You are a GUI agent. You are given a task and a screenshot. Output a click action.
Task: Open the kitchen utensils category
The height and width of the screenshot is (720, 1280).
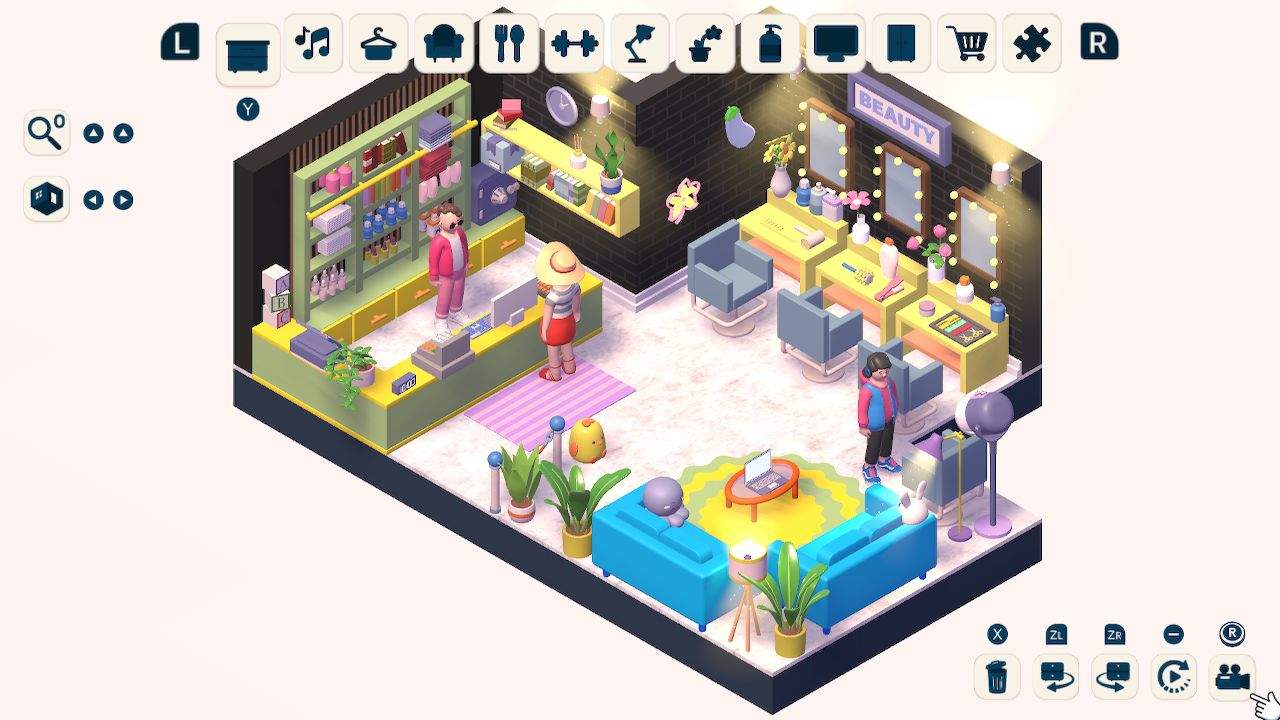[x=509, y=44]
